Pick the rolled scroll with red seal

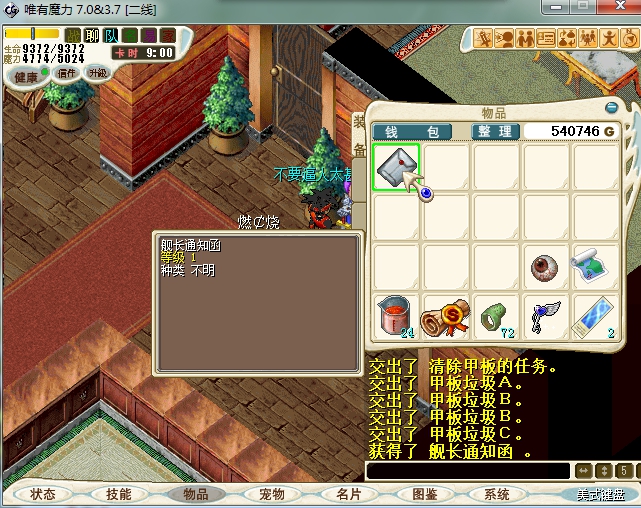click(446, 316)
